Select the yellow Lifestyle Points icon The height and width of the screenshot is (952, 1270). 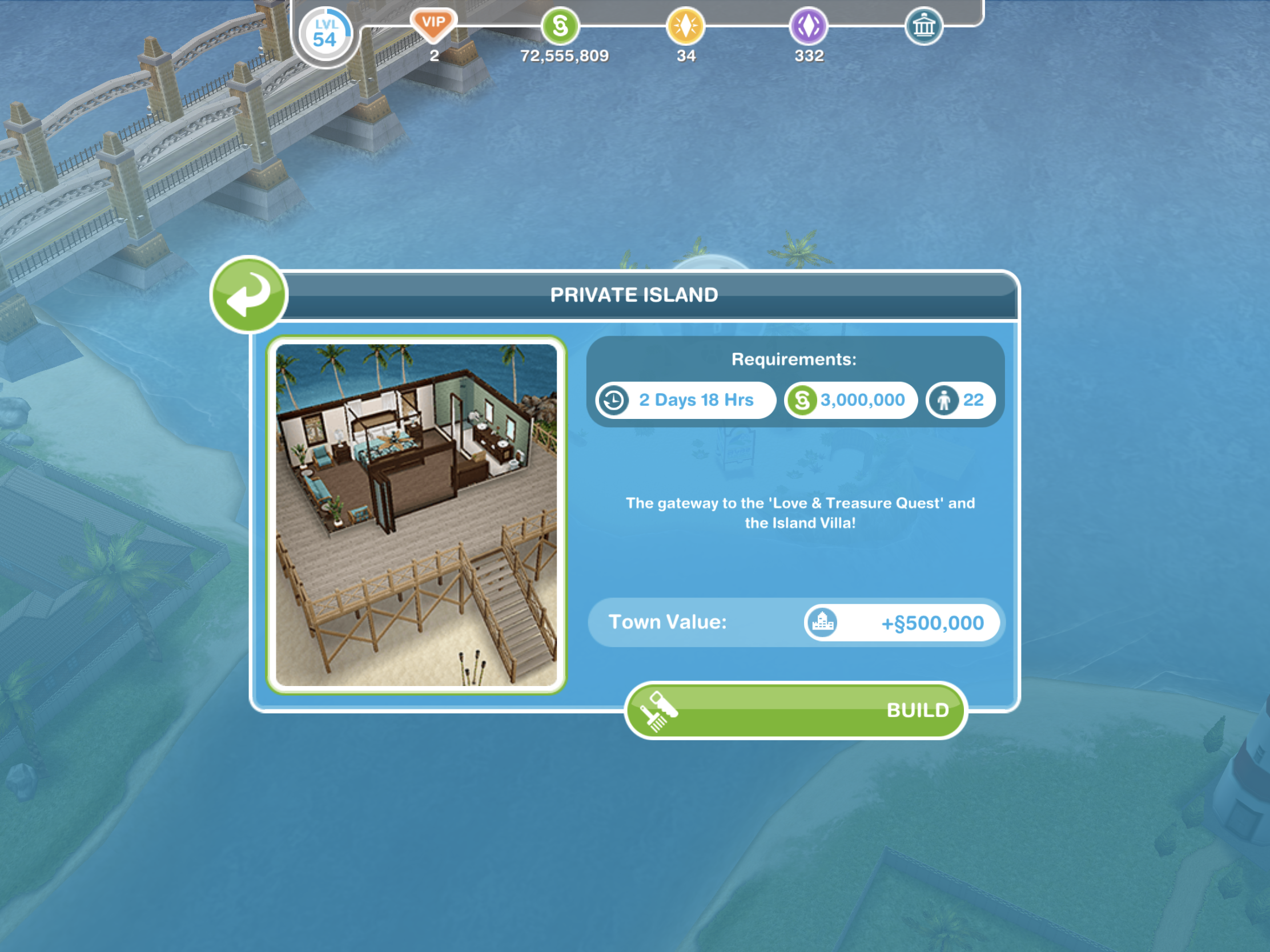point(685,26)
